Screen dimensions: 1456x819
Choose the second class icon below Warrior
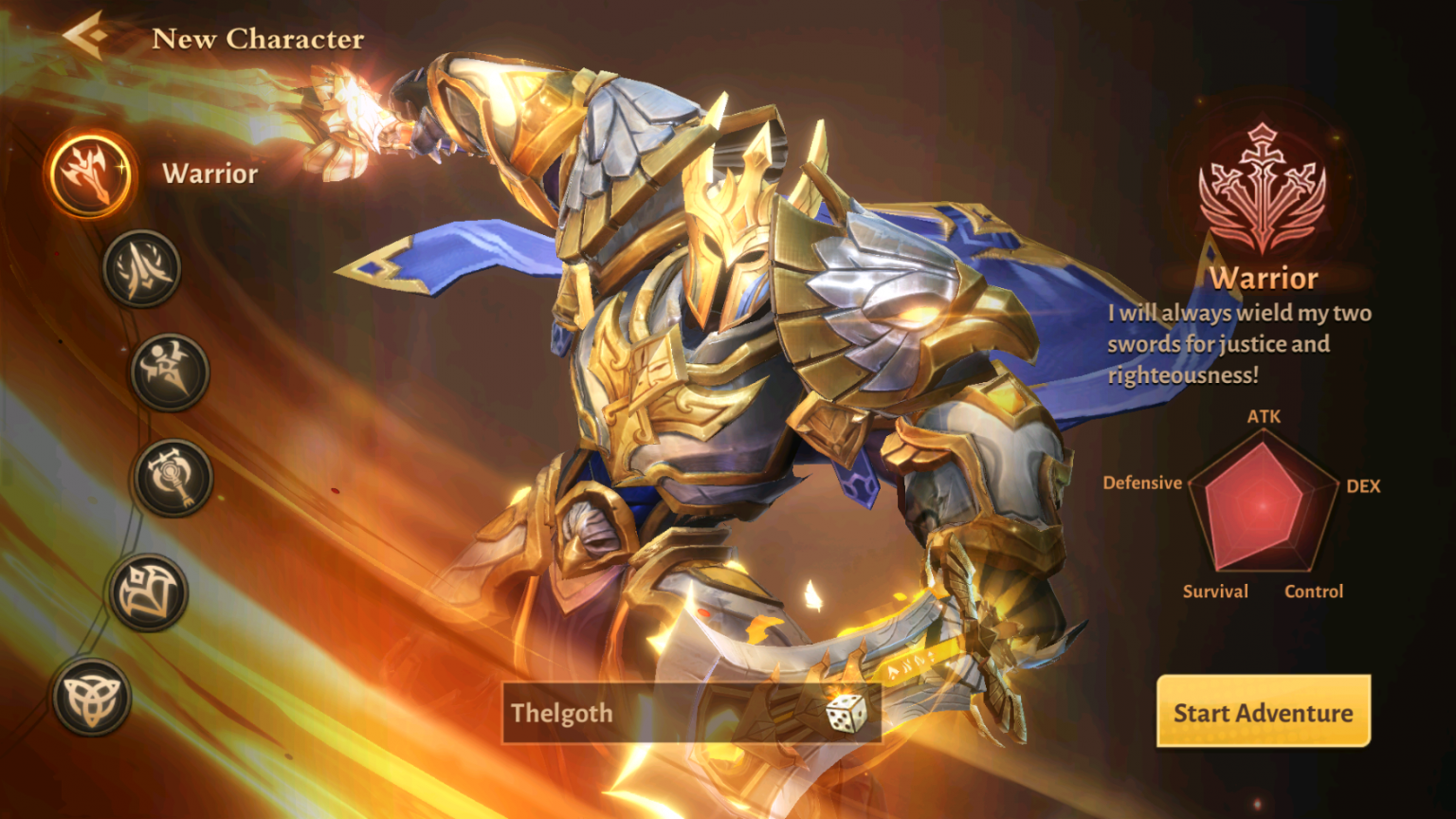tap(141, 270)
